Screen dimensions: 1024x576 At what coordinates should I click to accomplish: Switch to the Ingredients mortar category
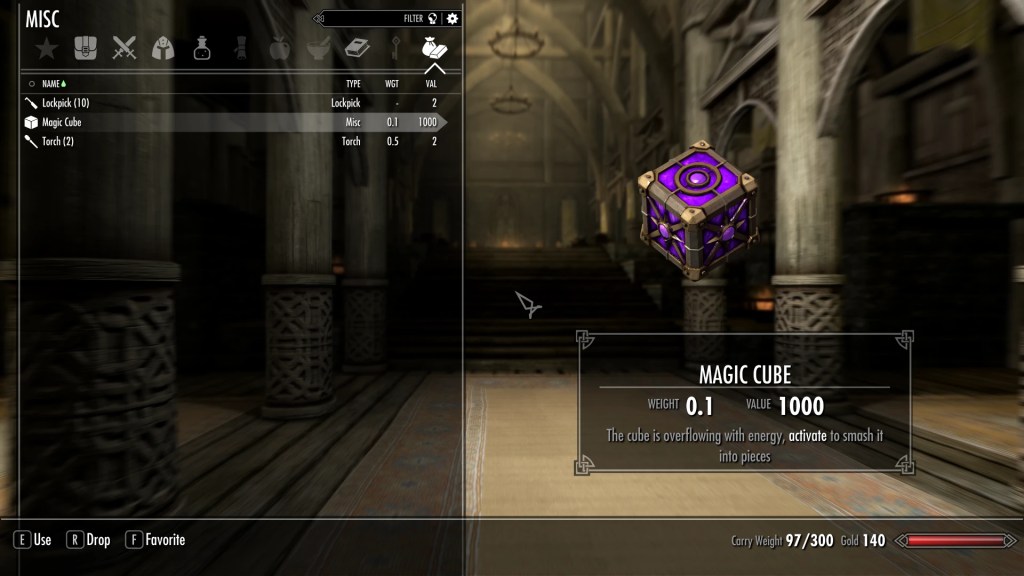(x=318, y=47)
